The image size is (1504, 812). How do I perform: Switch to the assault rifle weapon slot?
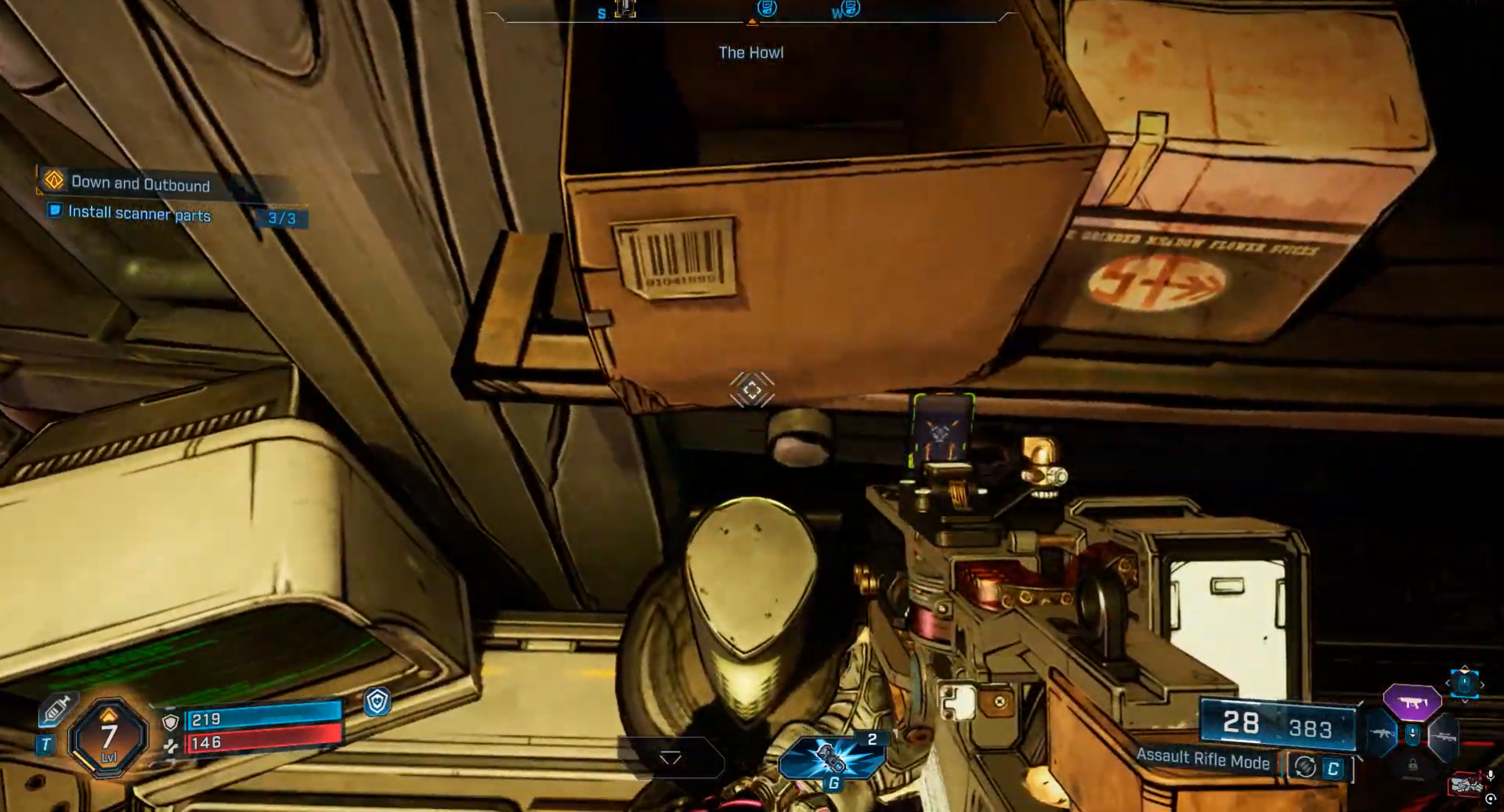click(x=1381, y=734)
